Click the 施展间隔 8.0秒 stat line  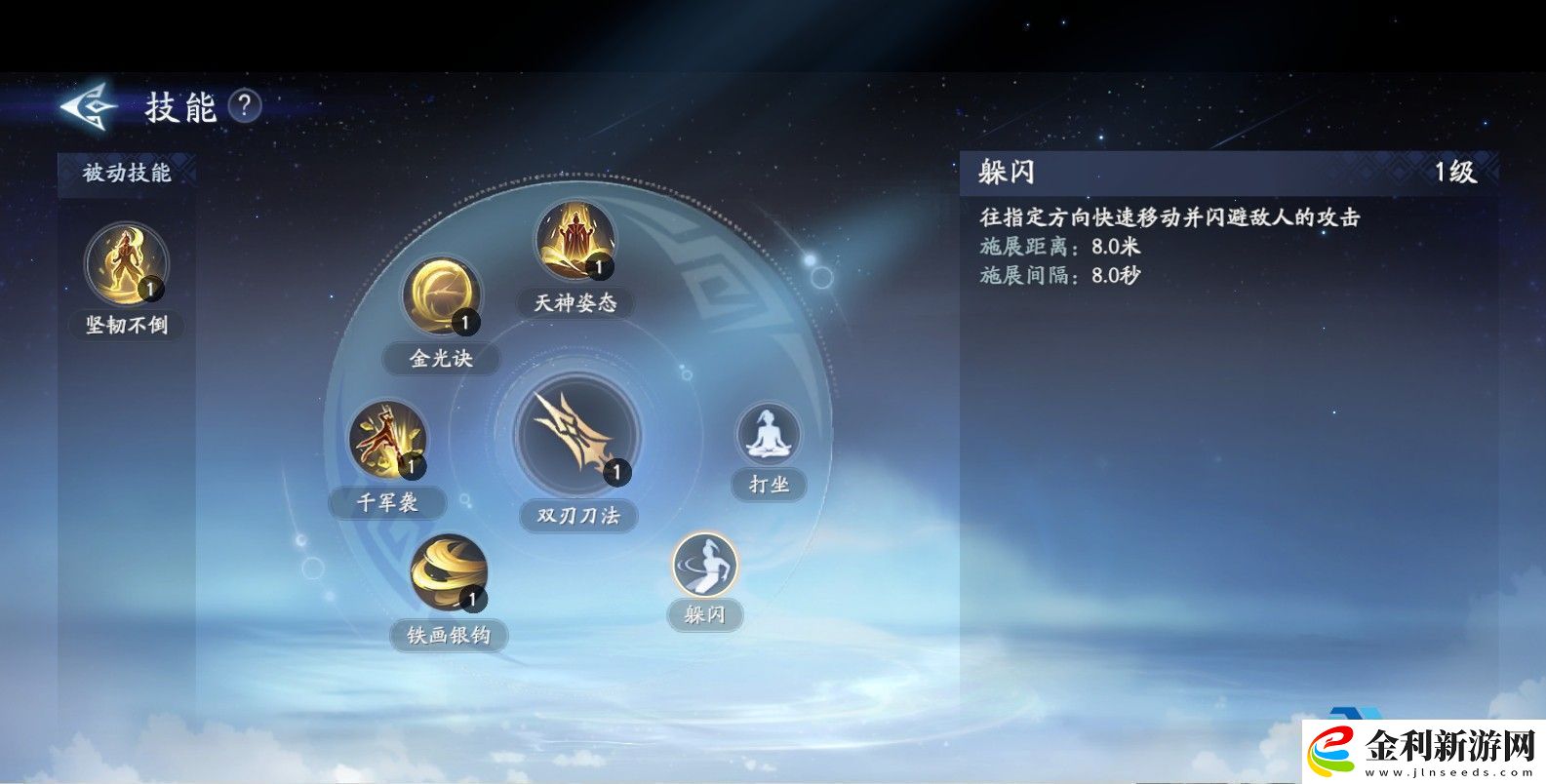[1058, 276]
